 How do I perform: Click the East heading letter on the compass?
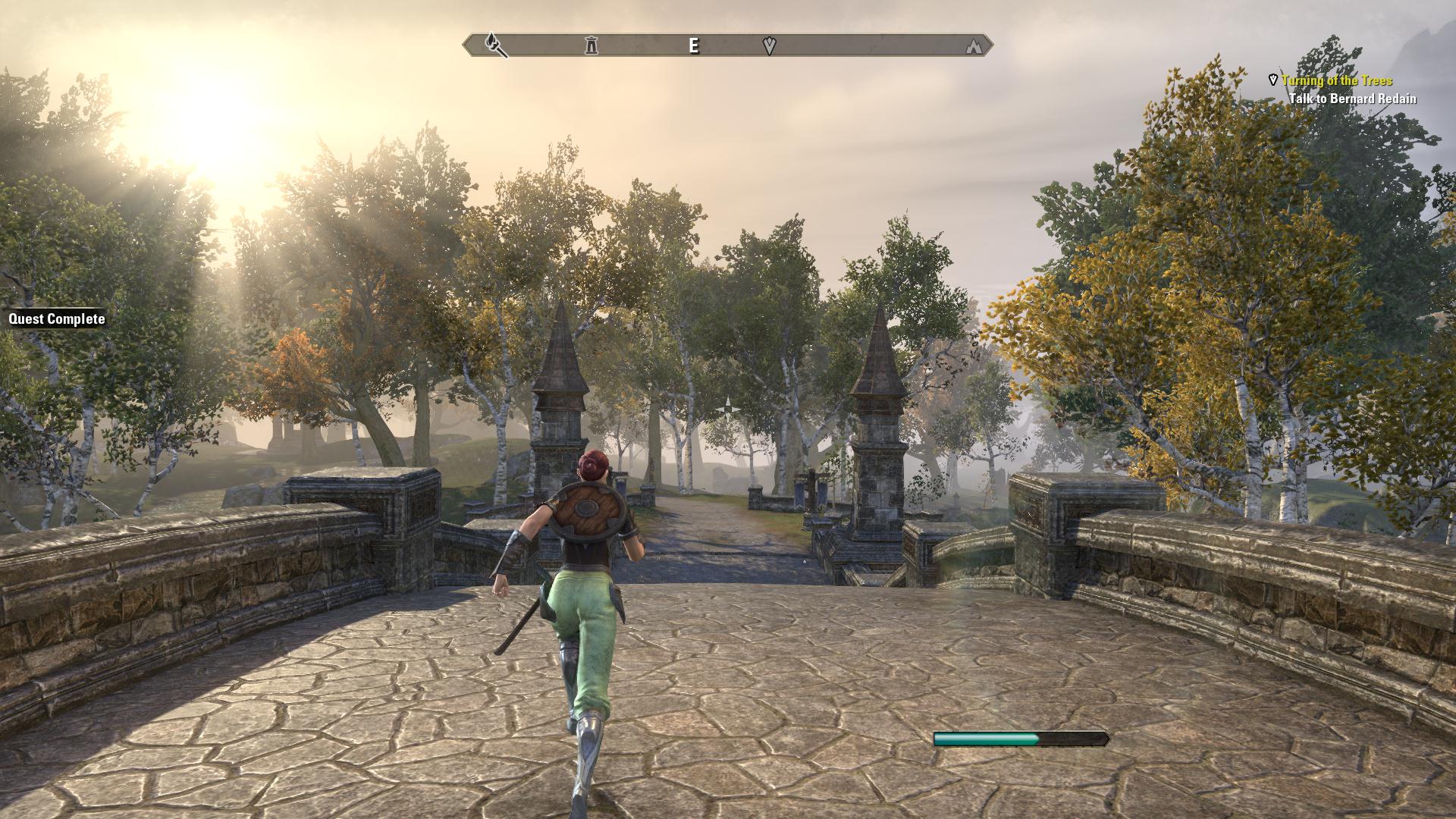tap(693, 45)
